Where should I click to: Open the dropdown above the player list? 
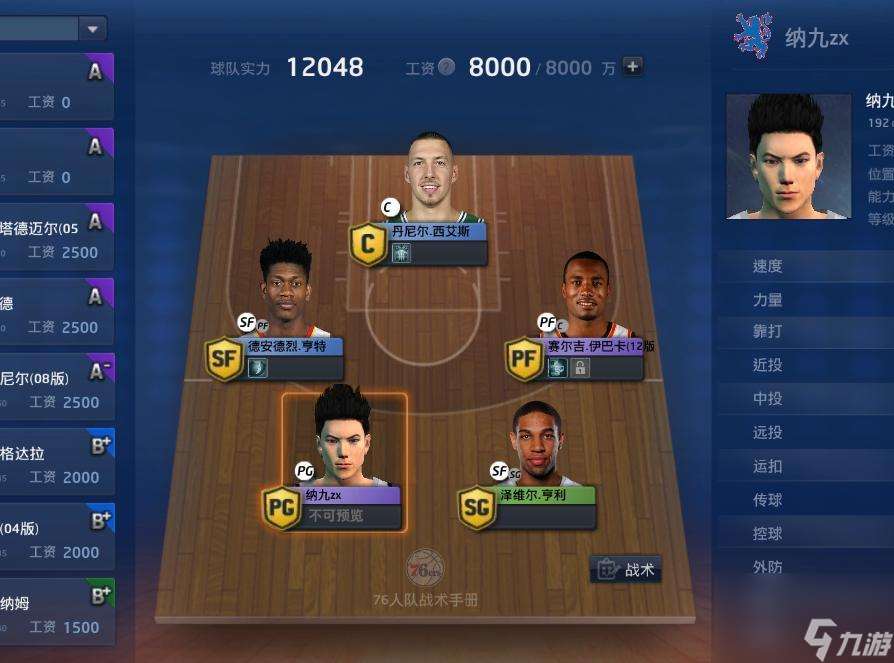(93, 29)
